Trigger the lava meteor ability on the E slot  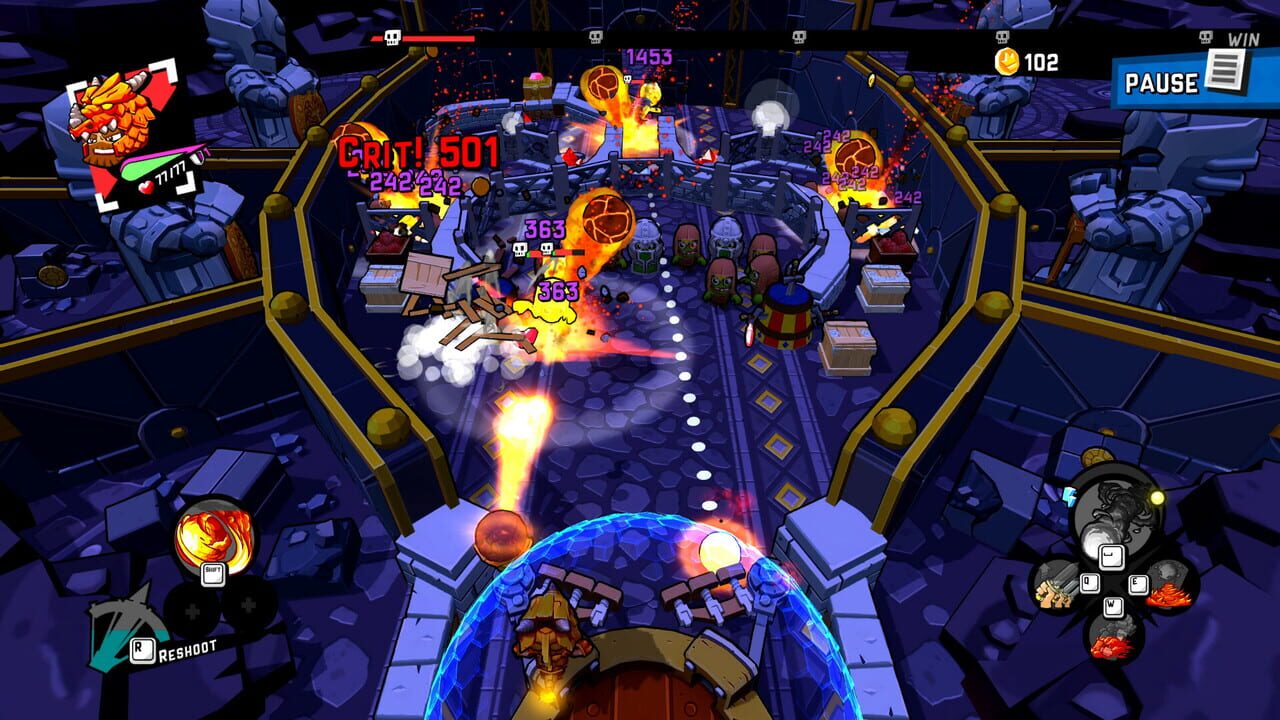(1170, 583)
